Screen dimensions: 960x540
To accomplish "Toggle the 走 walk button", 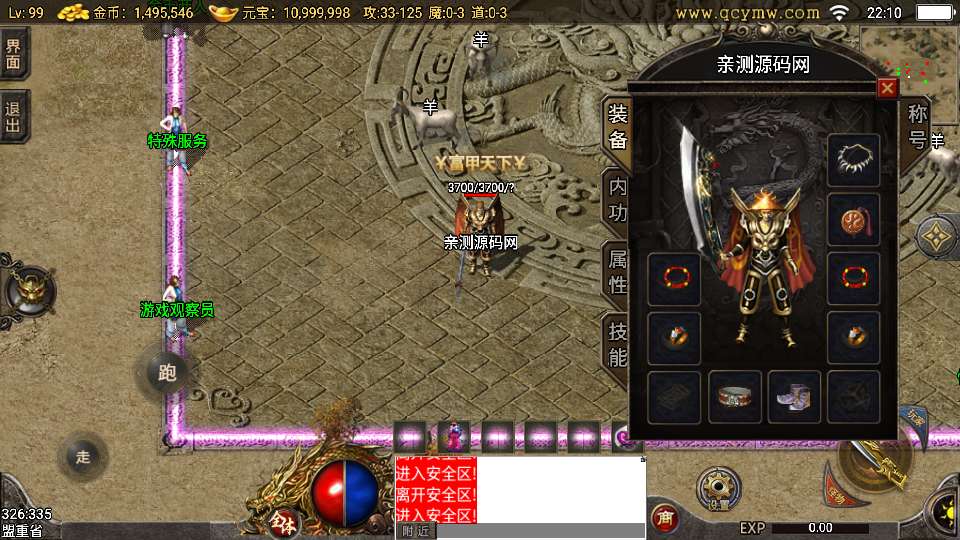I will pos(83,457).
